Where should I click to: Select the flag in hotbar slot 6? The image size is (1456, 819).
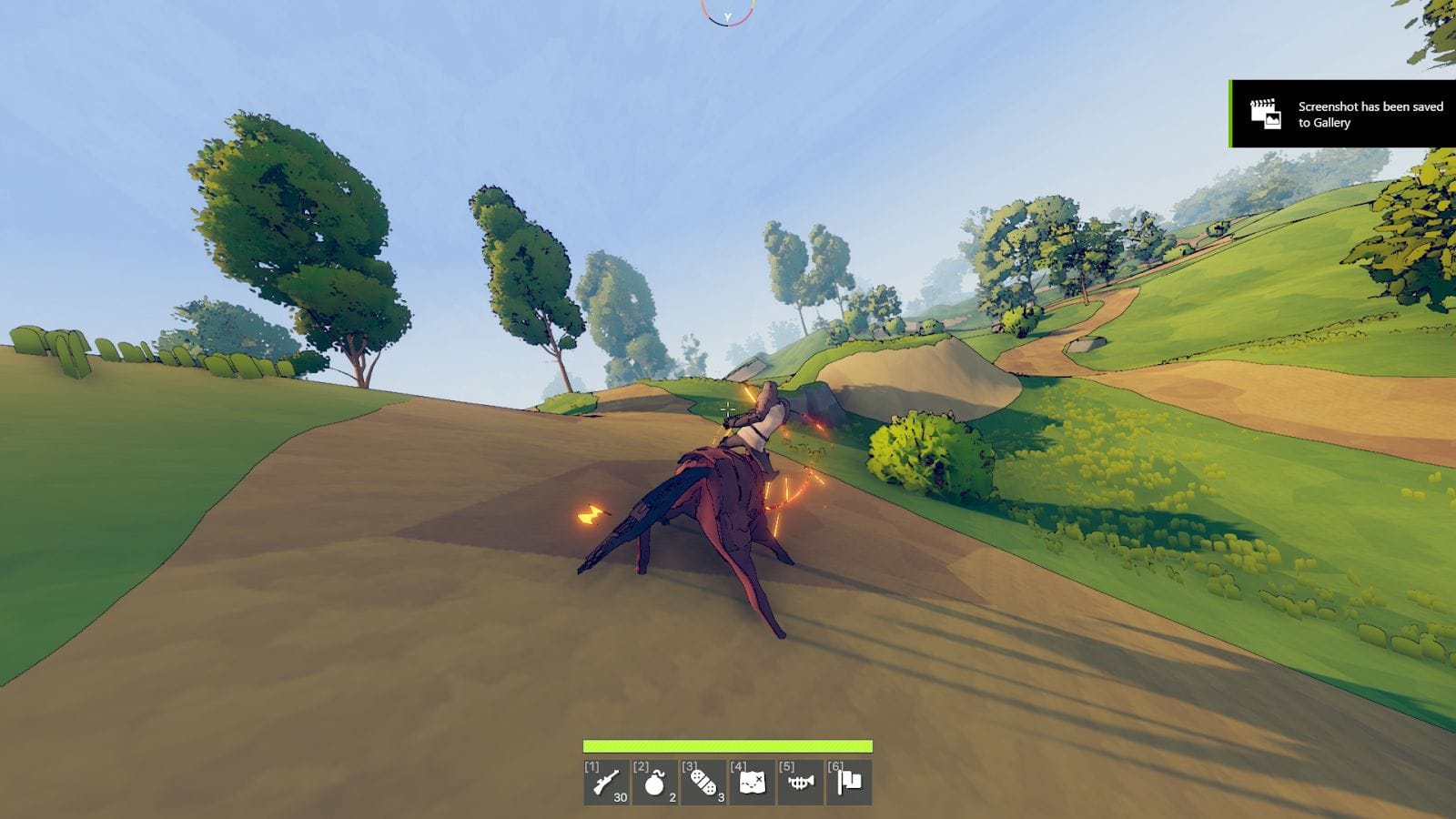[x=850, y=781]
